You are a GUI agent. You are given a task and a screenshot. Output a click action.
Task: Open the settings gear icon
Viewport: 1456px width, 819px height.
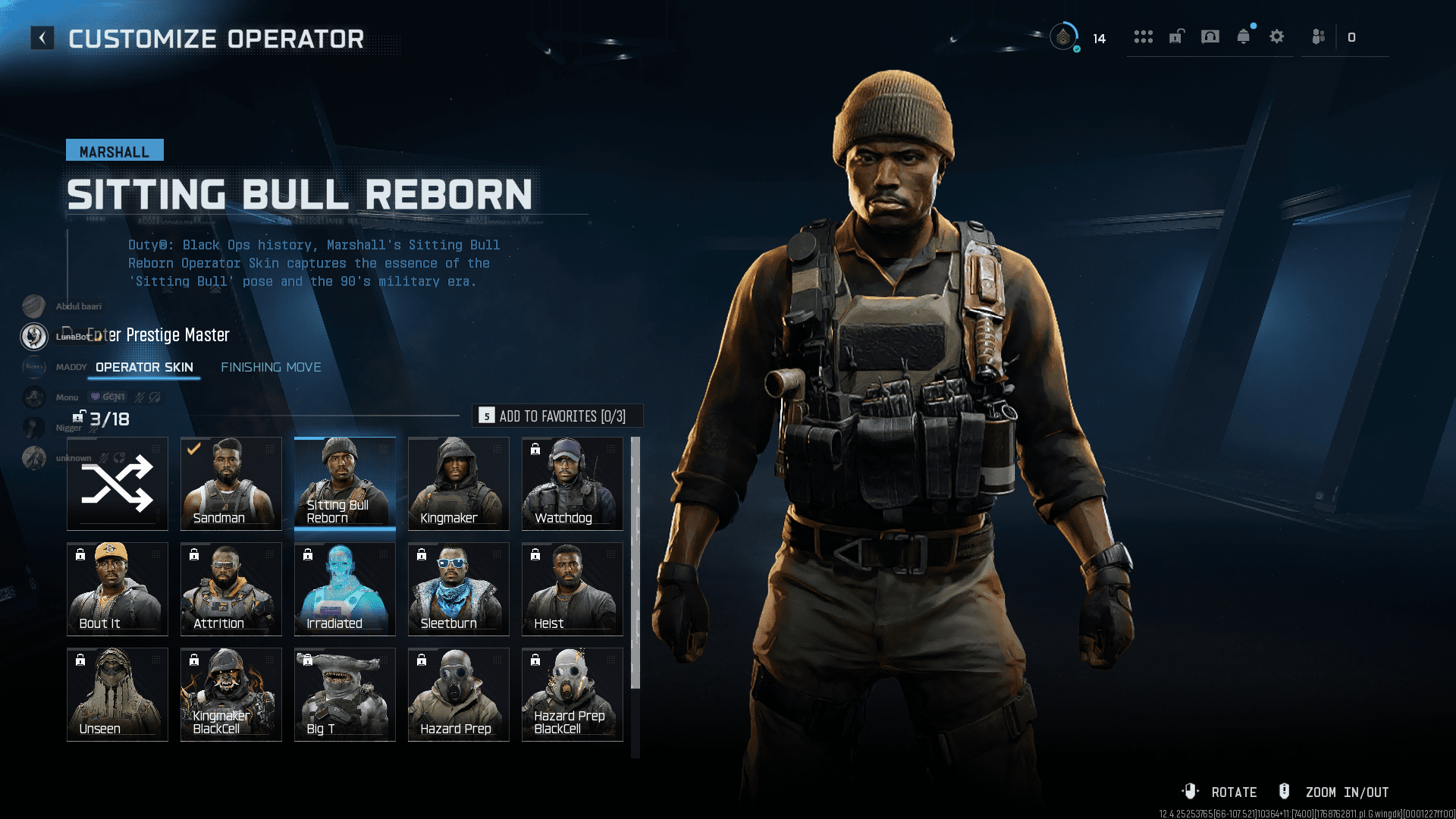tap(1277, 36)
